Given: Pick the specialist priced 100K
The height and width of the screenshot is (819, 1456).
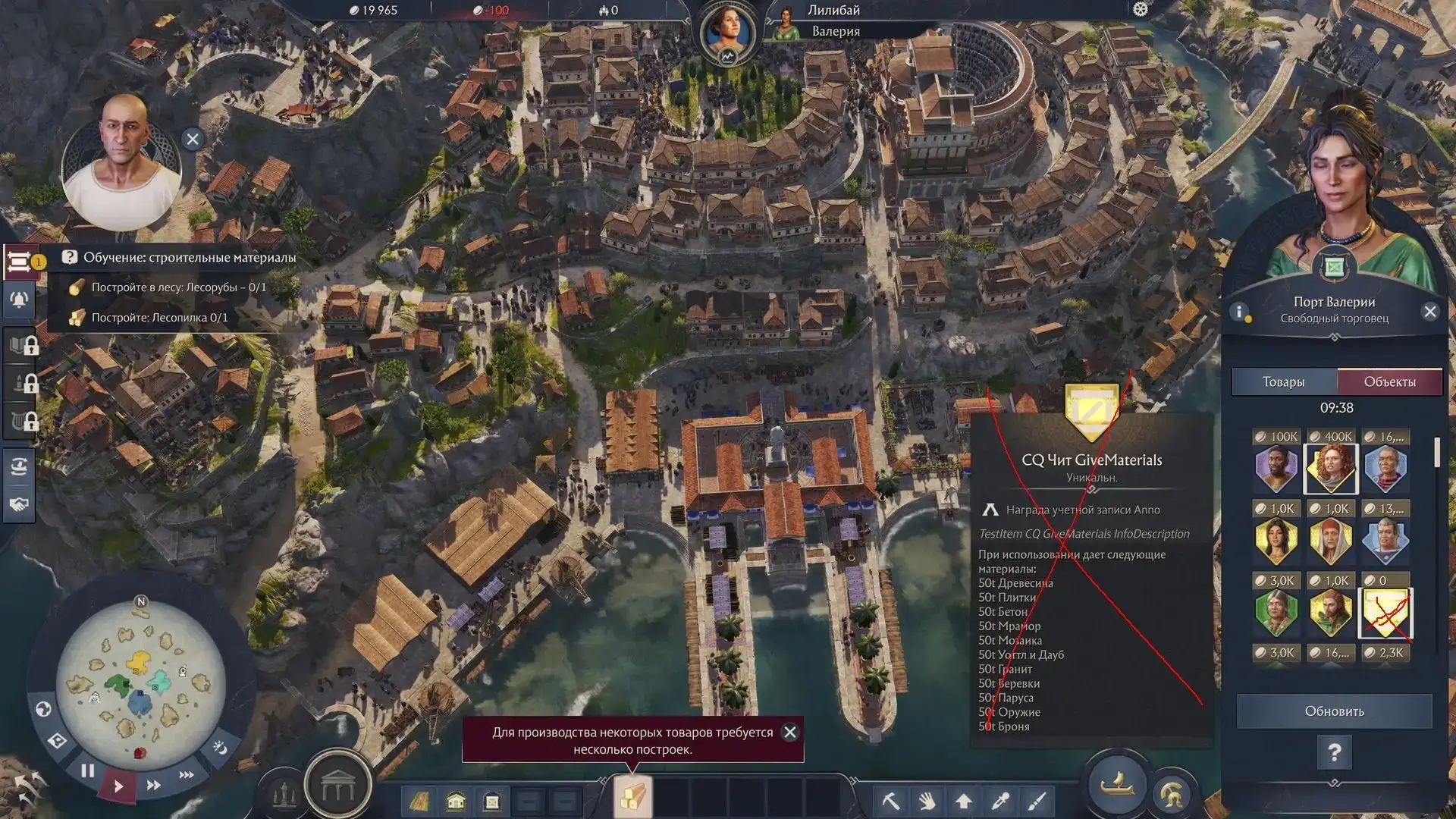Looking at the screenshot, I should (1276, 469).
